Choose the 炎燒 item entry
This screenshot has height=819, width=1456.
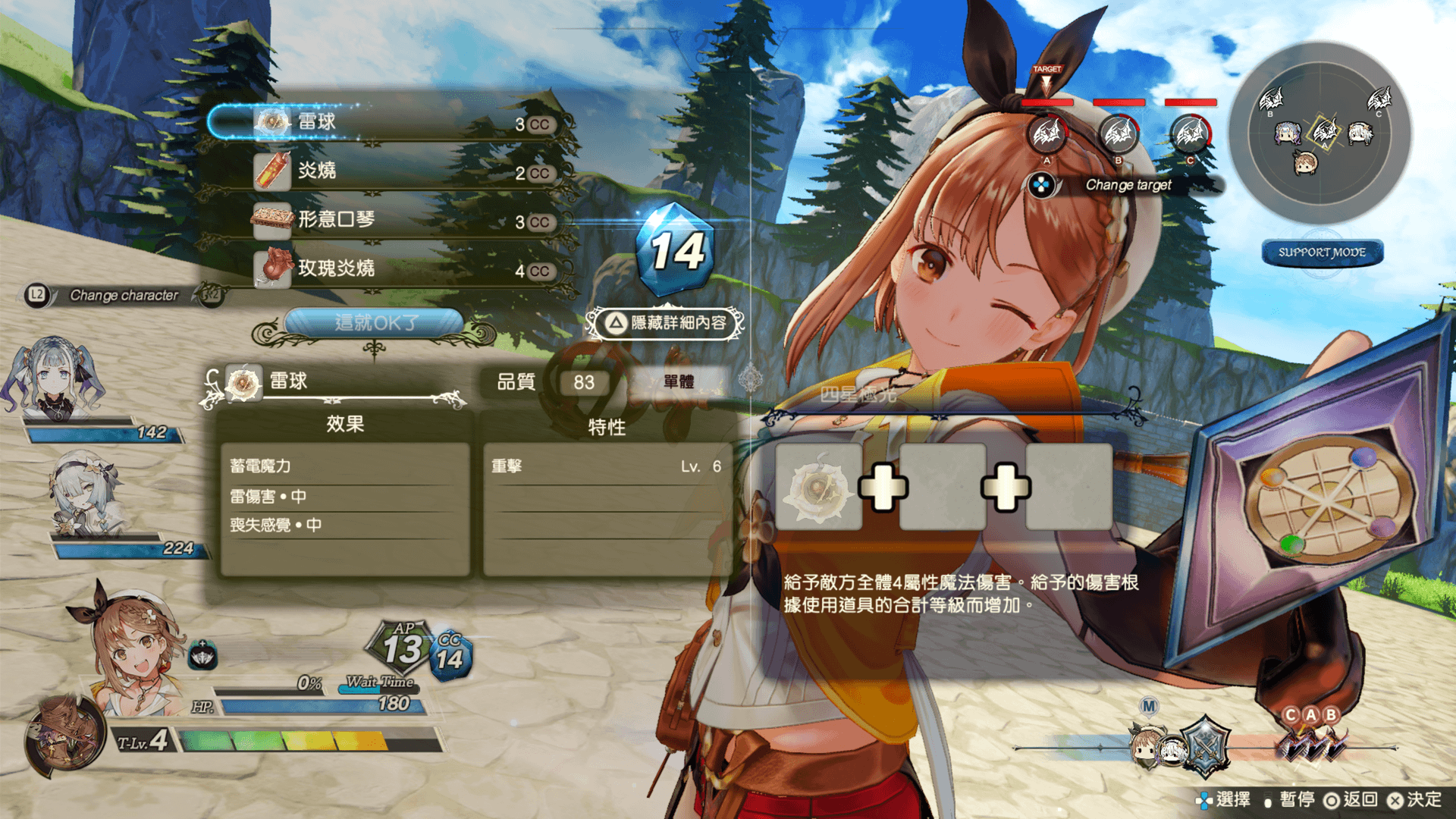[x=387, y=171]
